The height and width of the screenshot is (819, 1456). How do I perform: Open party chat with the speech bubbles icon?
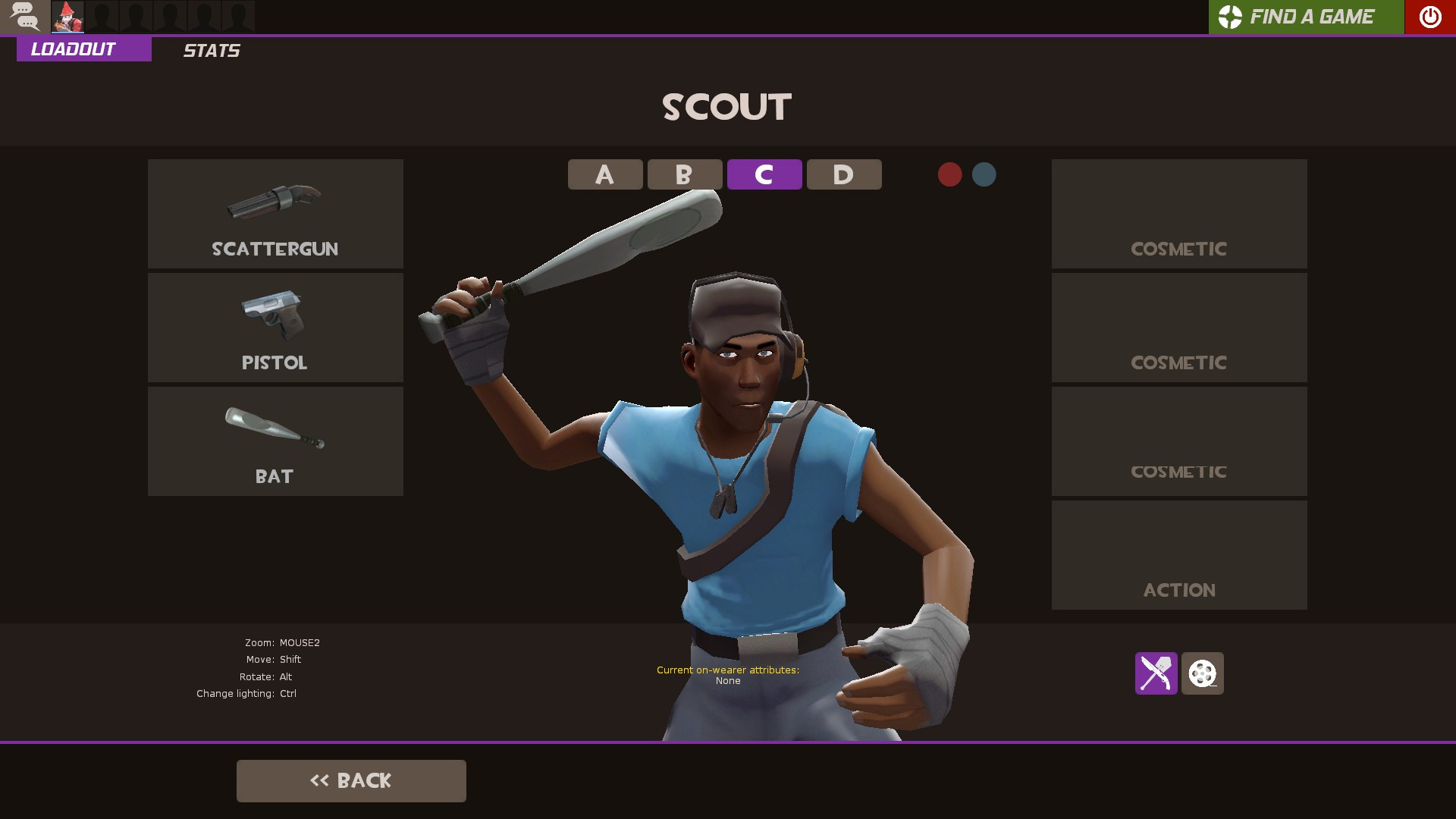tap(25, 16)
